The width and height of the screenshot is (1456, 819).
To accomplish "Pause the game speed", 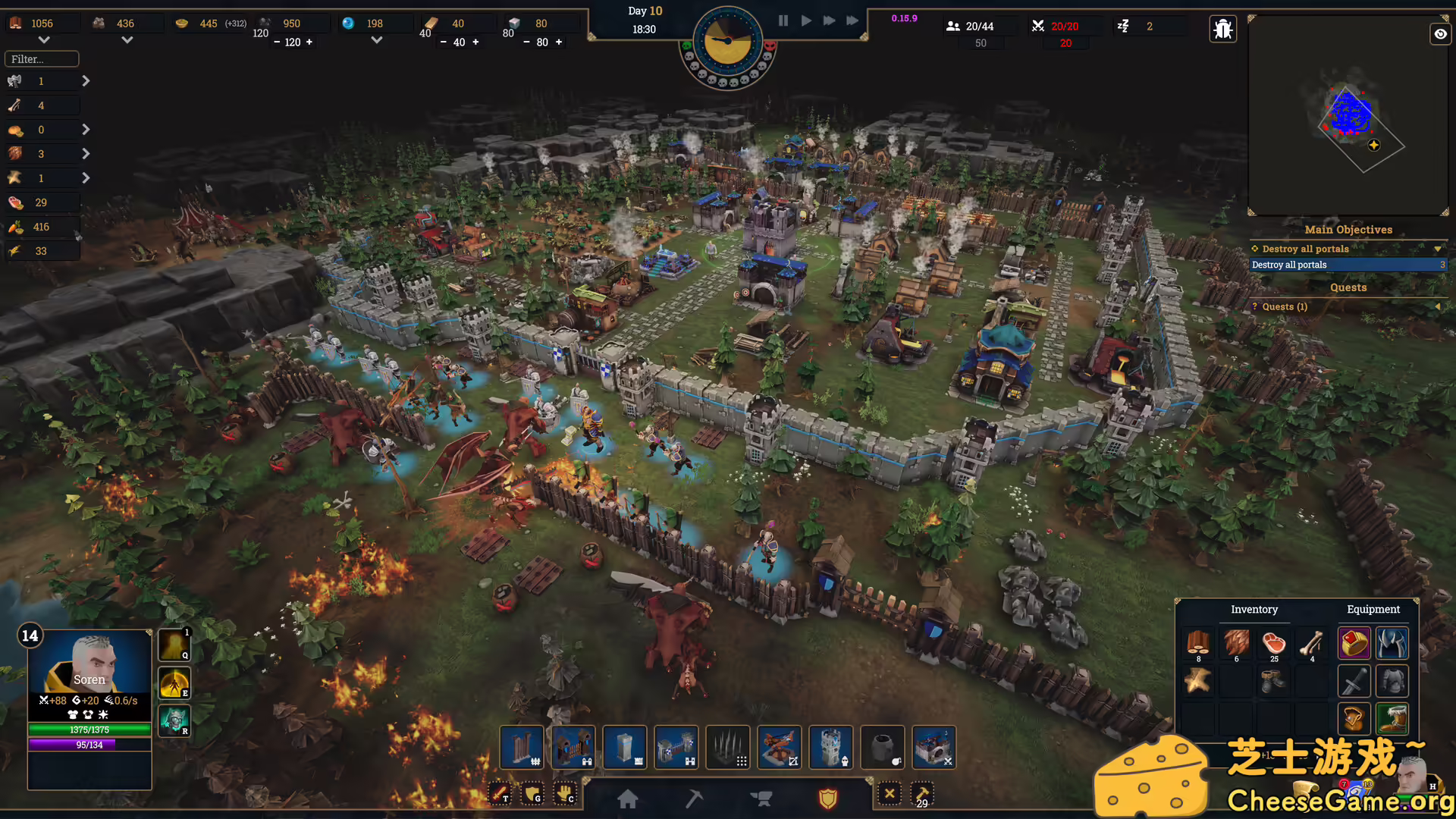I will click(x=783, y=20).
